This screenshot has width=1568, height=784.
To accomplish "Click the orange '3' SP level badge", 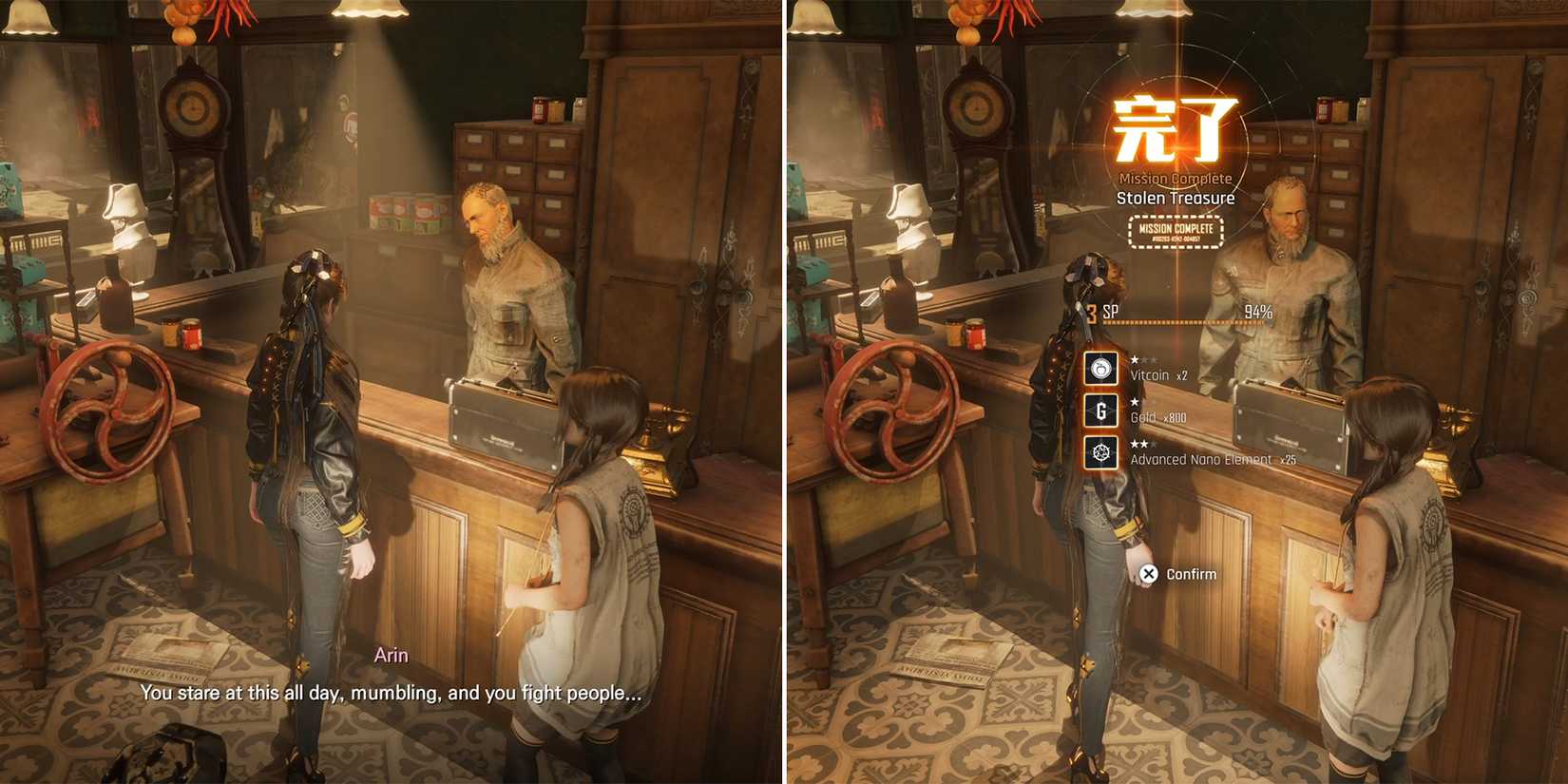I will pyautogui.click(x=1092, y=314).
